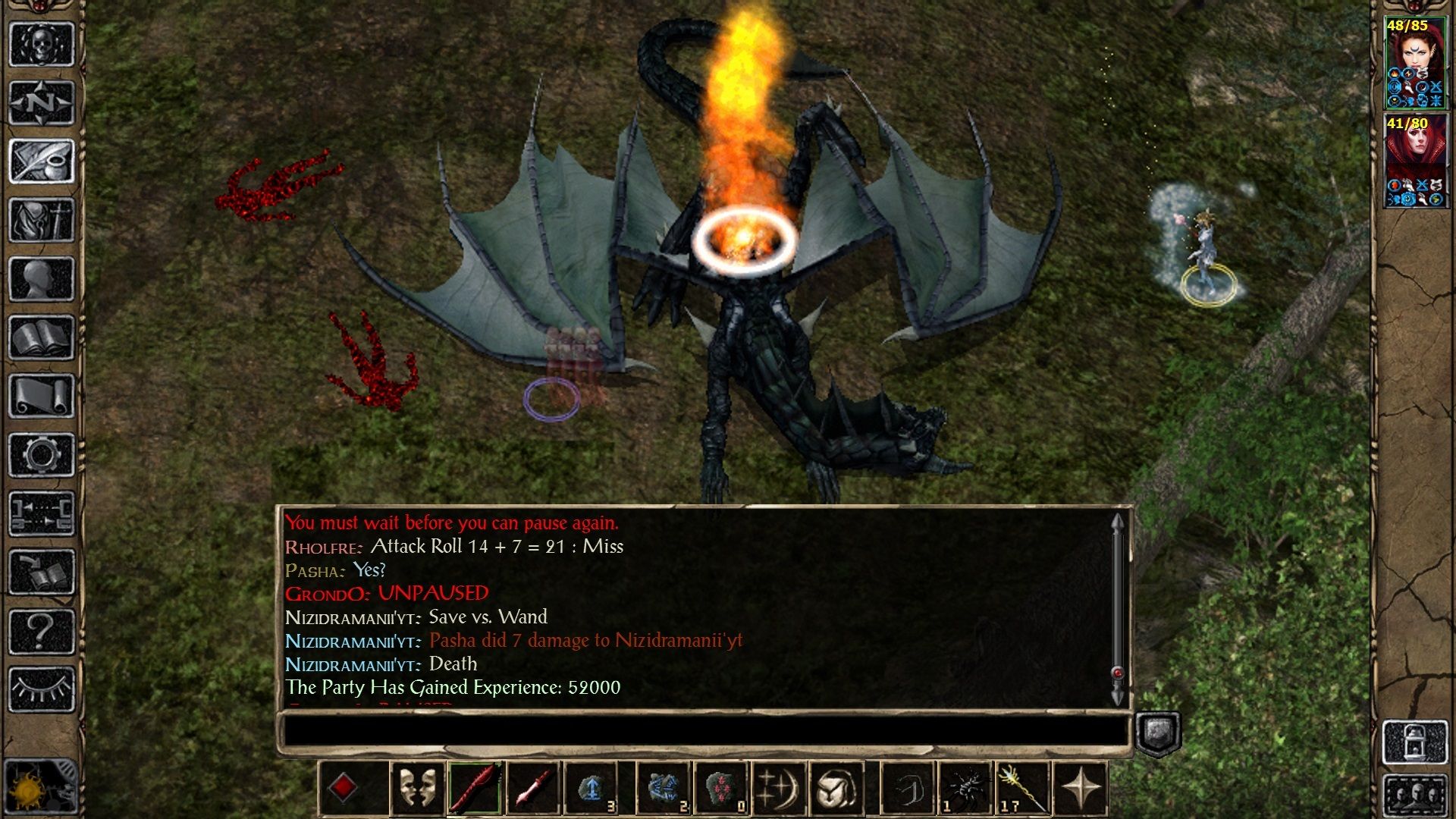Switch to the red dagger weapon slot
This screenshot has height=819, width=1456.
point(534,787)
